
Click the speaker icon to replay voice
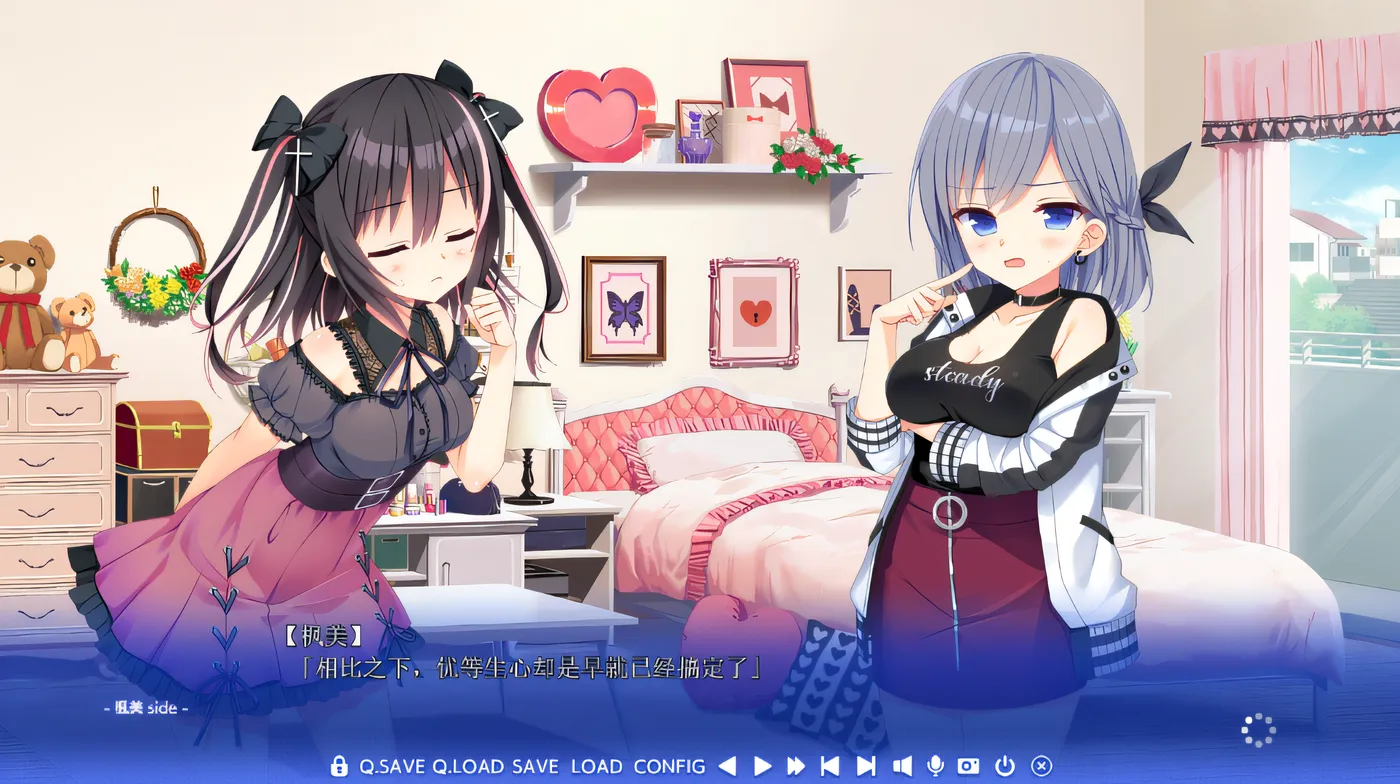[903, 765]
